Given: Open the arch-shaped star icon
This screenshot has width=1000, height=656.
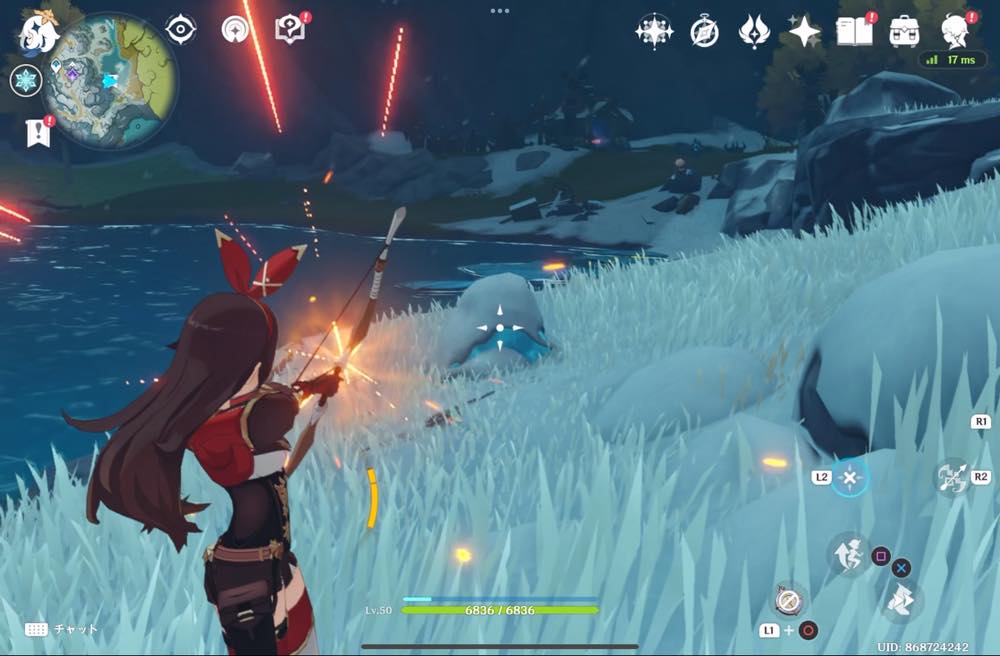Looking at the screenshot, I should pyautogui.click(x=236, y=30).
